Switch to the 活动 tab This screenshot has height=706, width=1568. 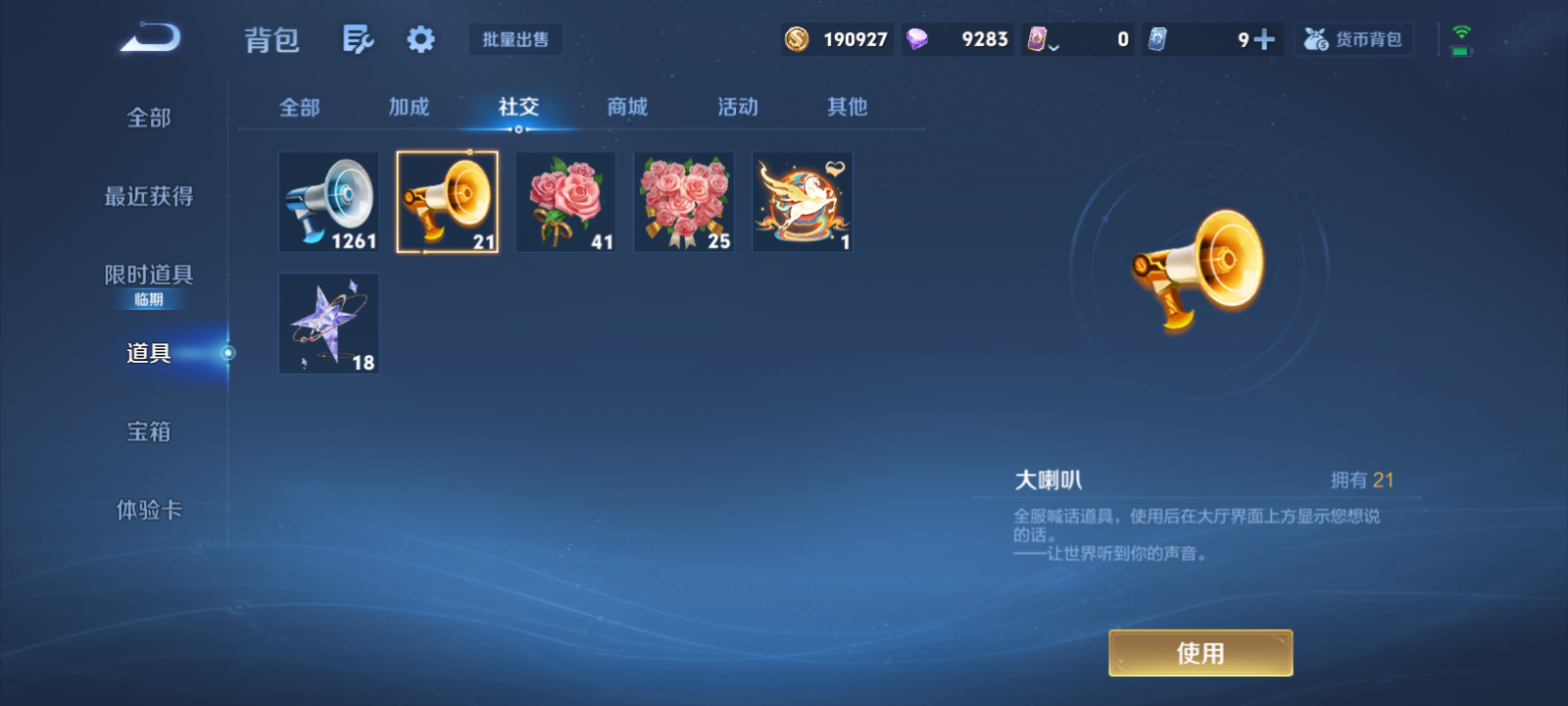tap(737, 108)
